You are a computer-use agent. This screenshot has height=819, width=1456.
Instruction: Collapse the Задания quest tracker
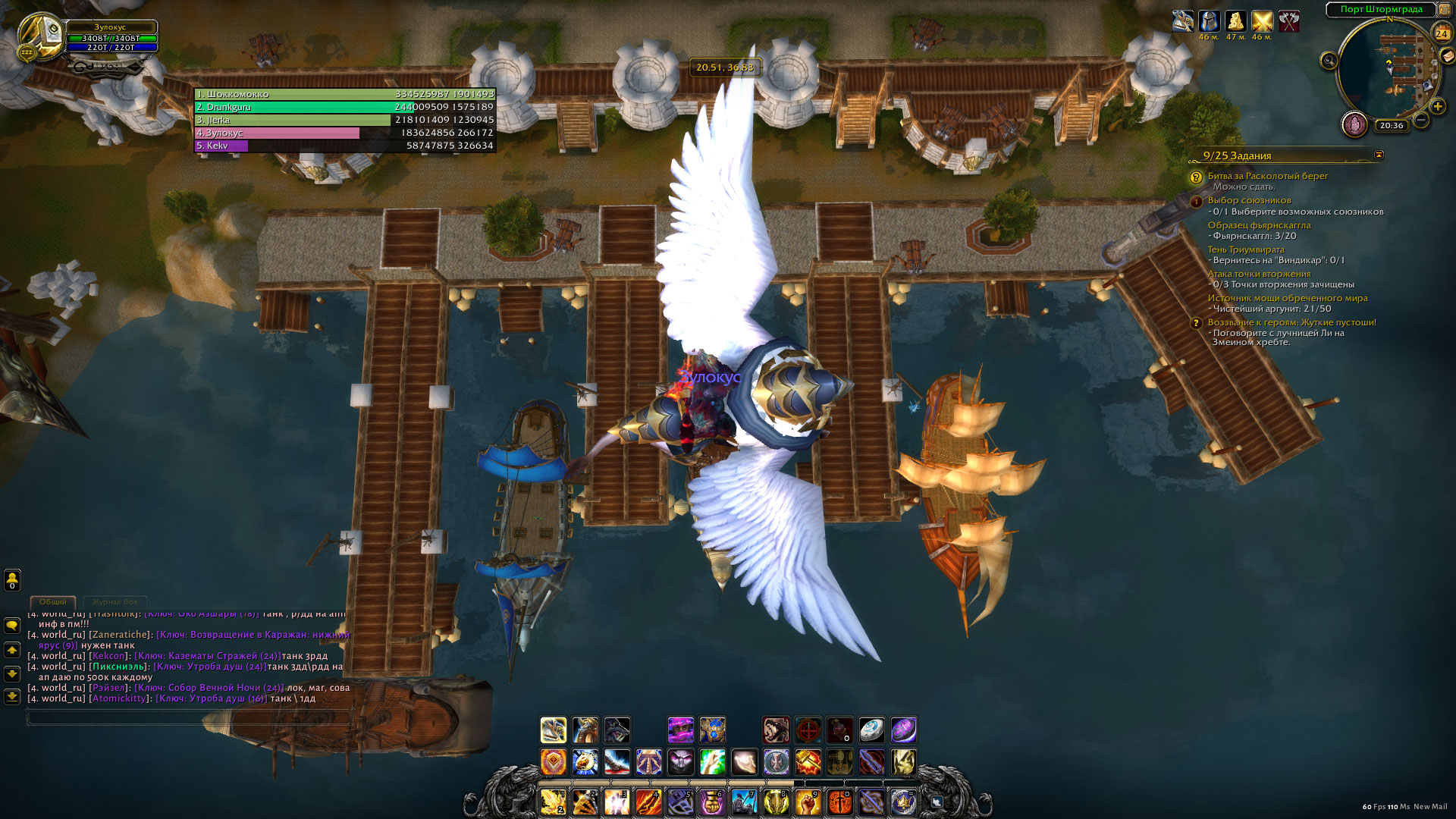pyautogui.click(x=1379, y=155)
